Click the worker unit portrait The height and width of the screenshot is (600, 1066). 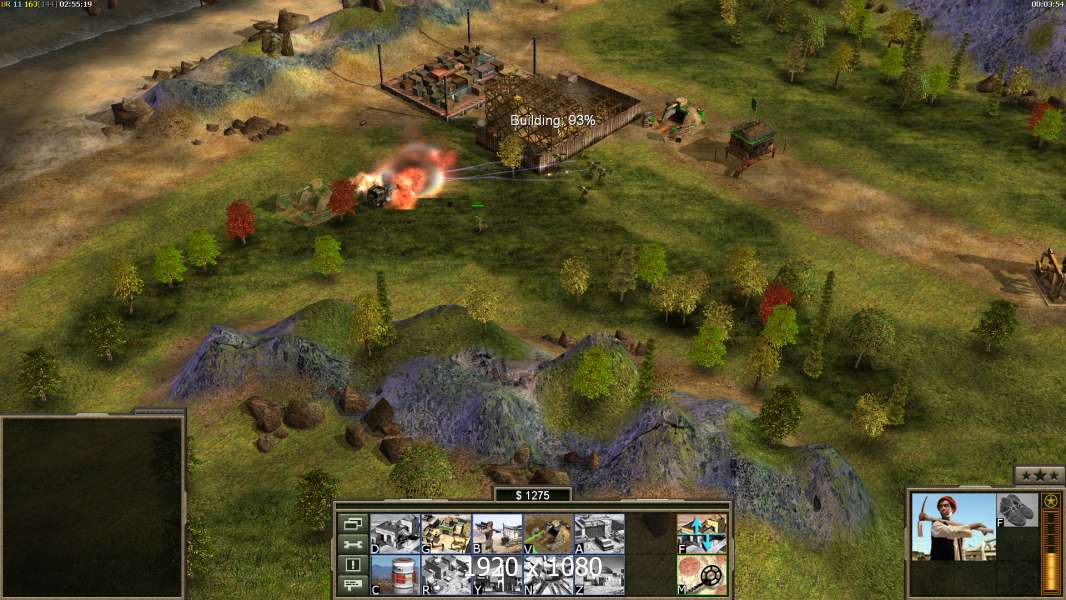(954, 527)
